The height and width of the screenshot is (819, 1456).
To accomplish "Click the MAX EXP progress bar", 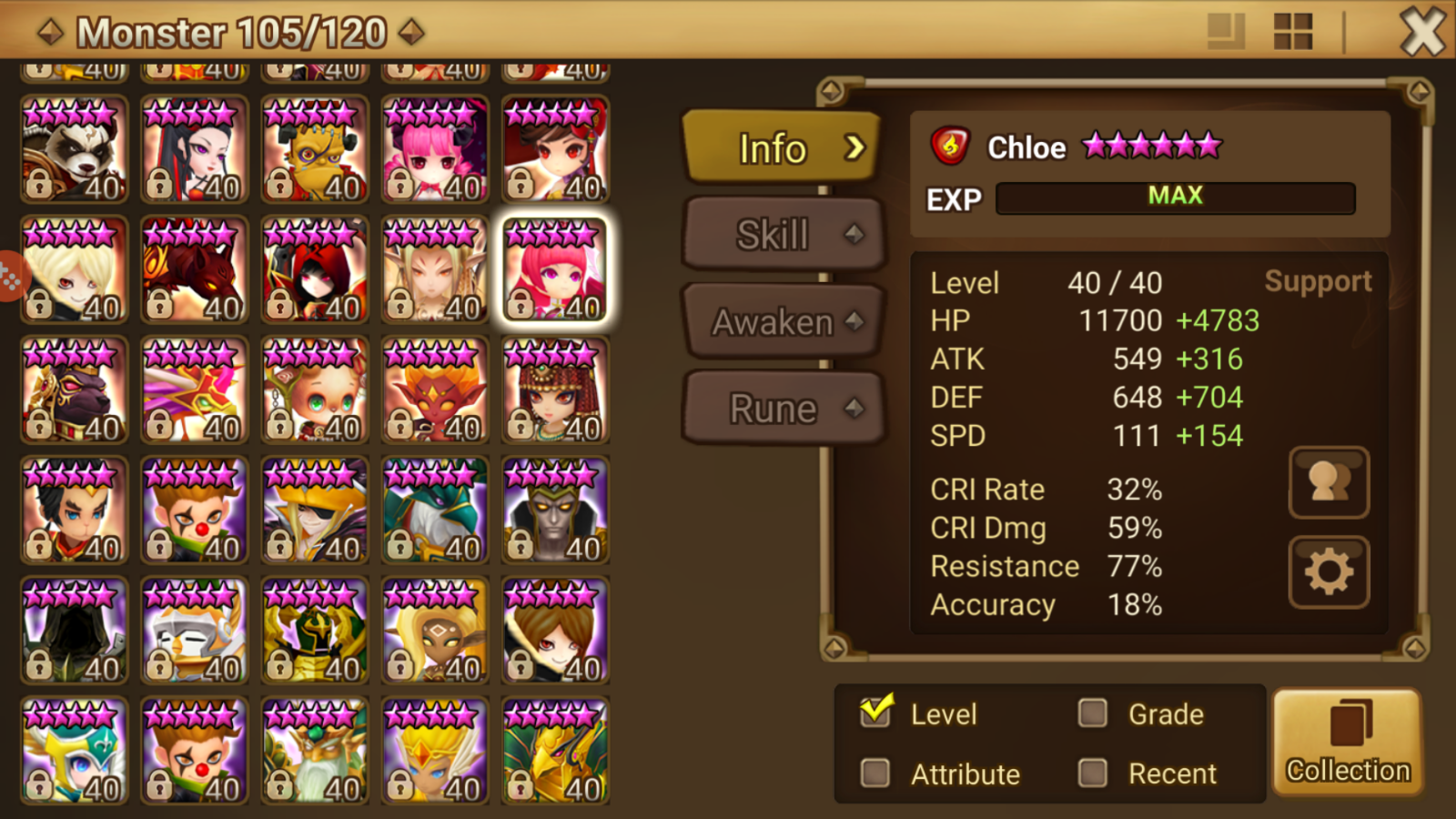I will (1175, 197).
